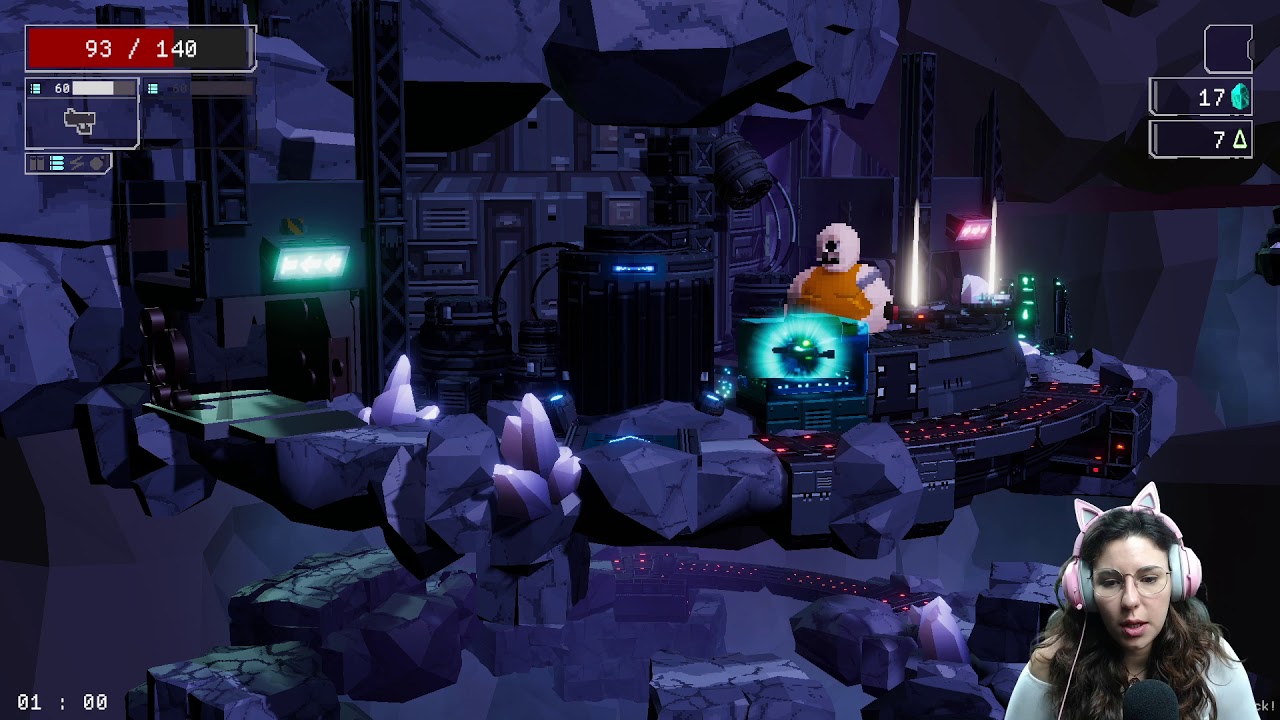Click the teal crystal currency icon
This screenshot has height=720, width=1280.
tap(1240, 97)
